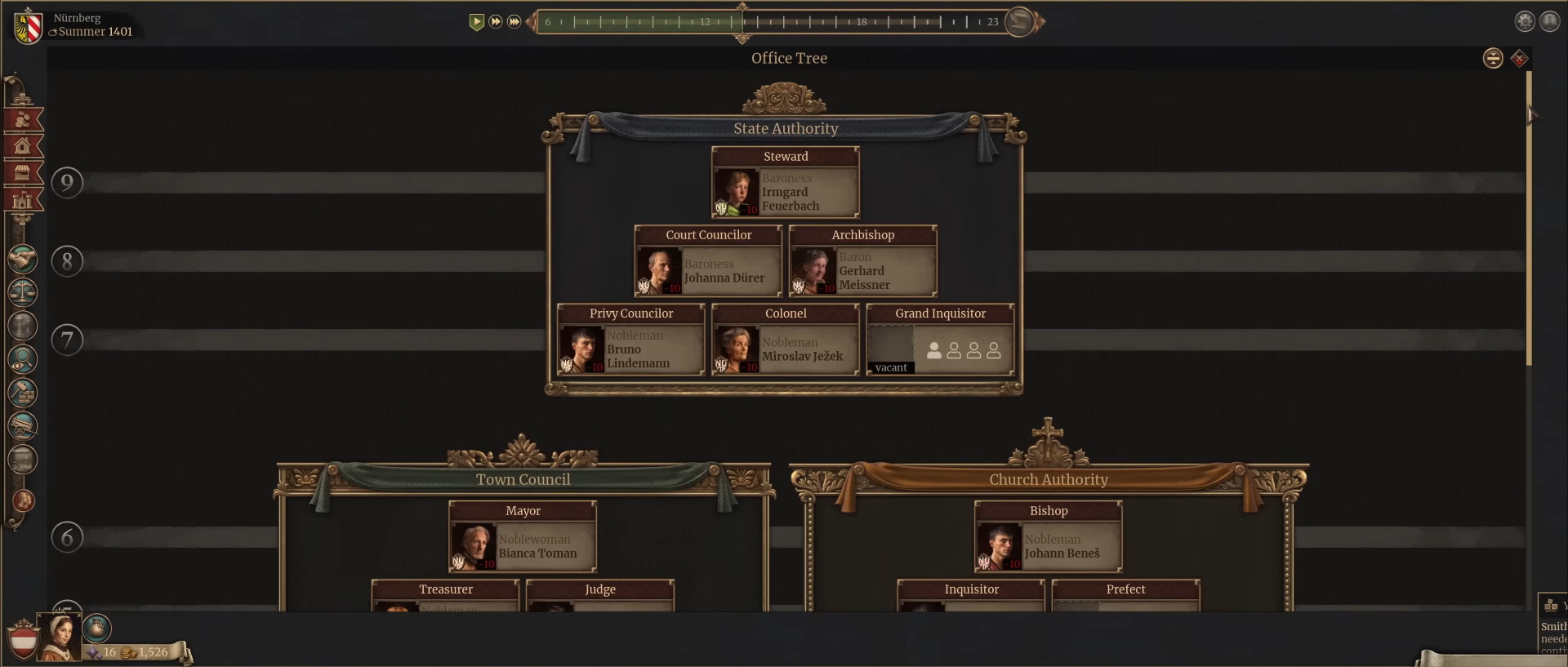Select the Steward office of Irmgard Feuerbach
Image resolution: width=1568 pixels, height=667 pixels.
tap(785, 183)
